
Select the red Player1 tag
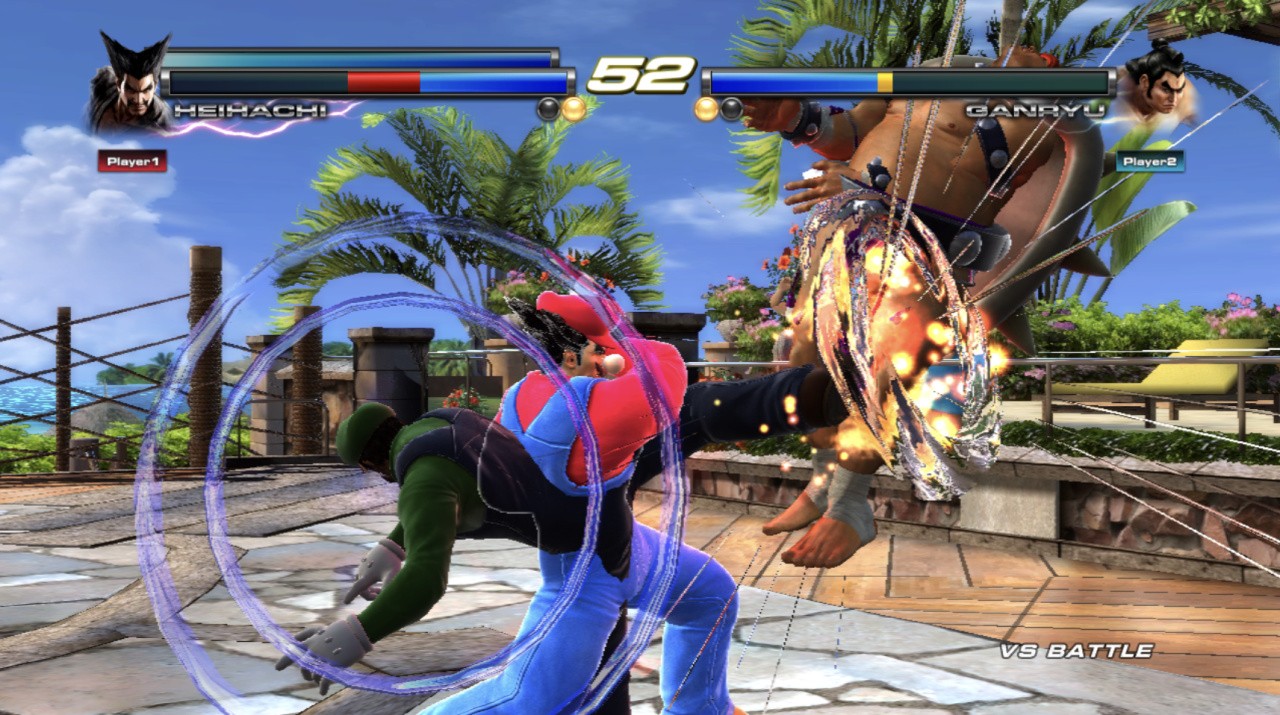click(x=132, y=160)
